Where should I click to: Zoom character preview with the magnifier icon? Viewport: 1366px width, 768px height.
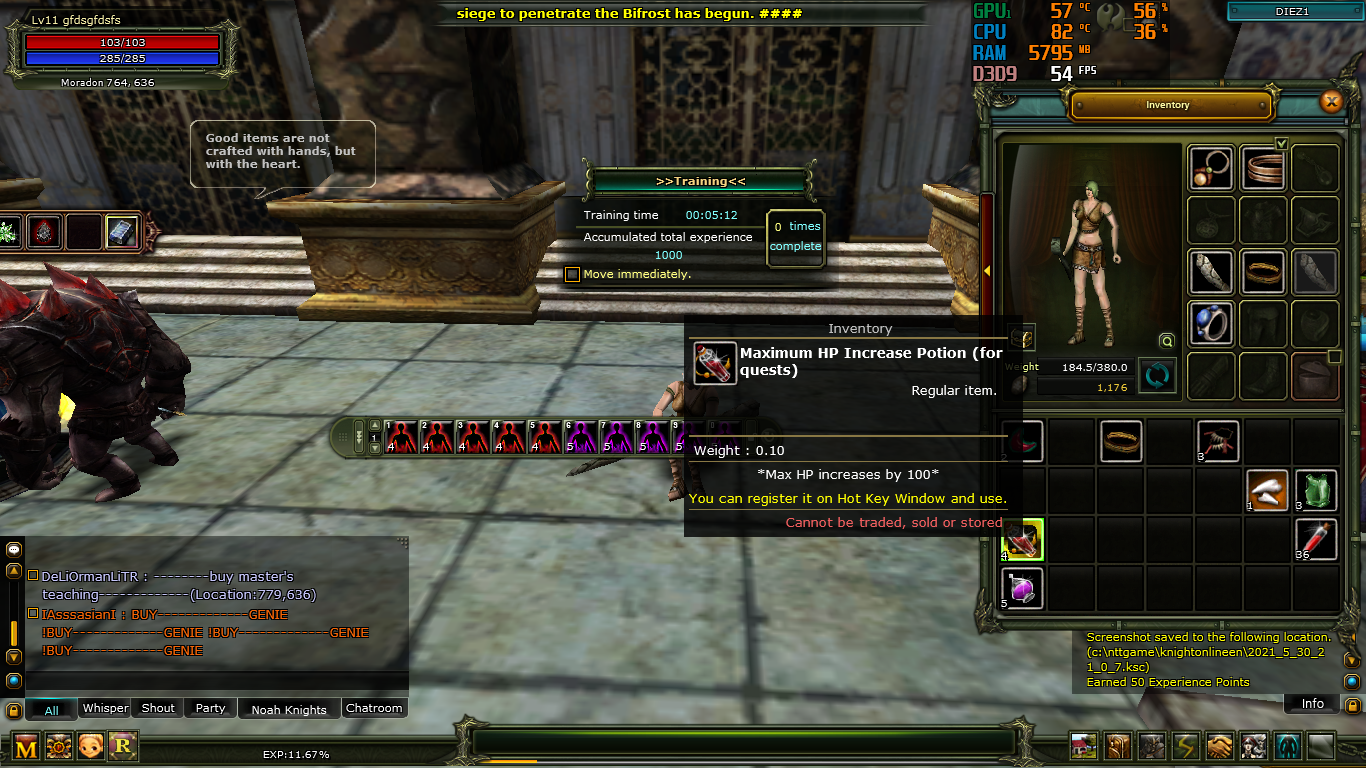1166,341
